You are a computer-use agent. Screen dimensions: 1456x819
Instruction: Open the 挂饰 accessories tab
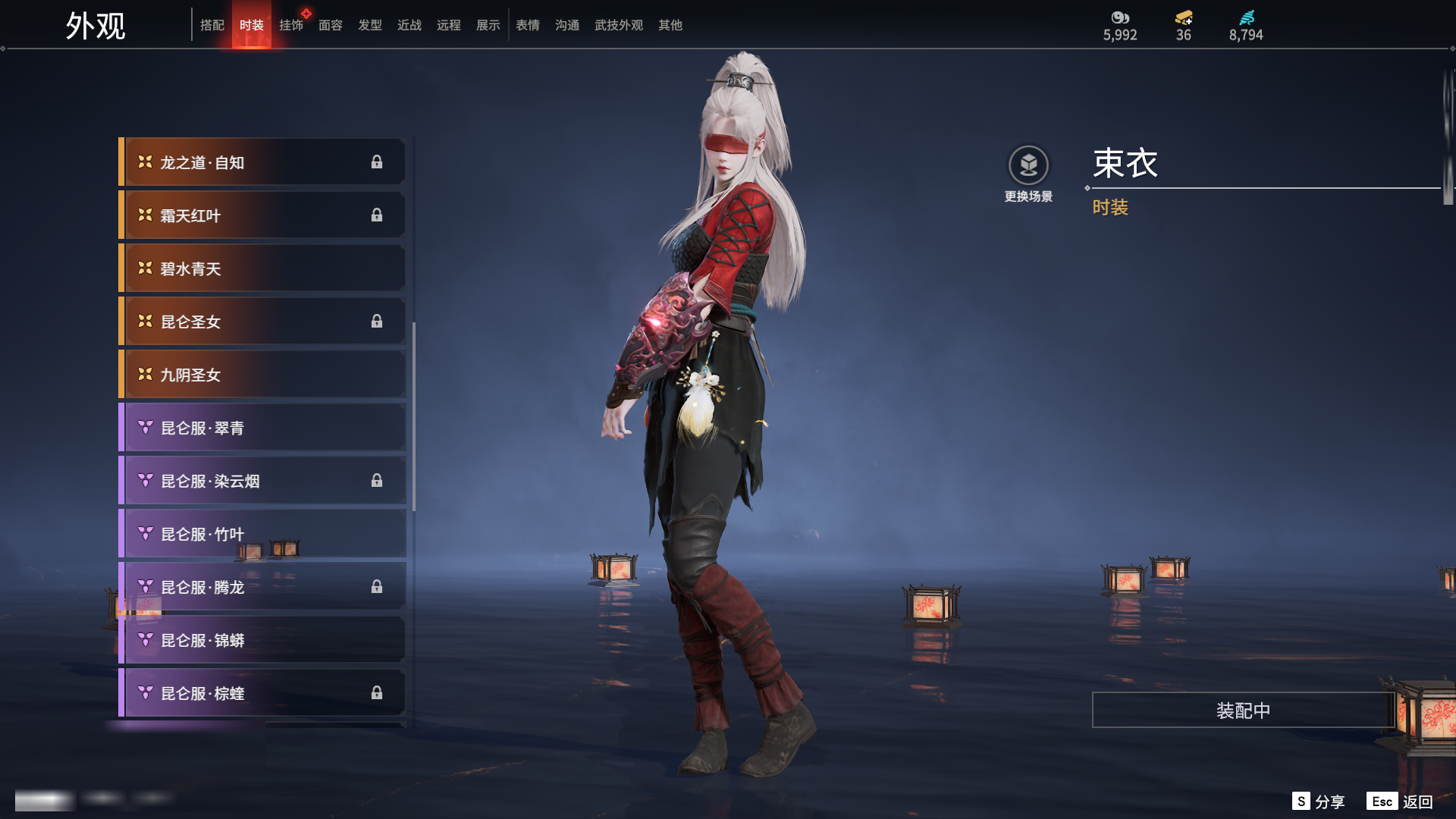coord(290,25)
